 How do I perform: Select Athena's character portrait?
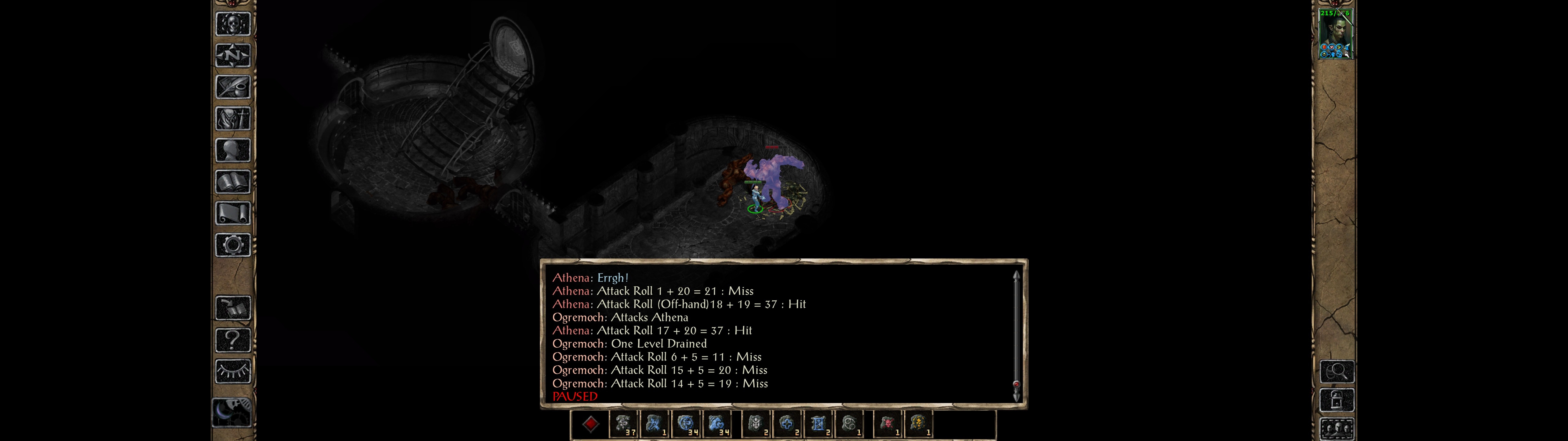click(1334, 34)
